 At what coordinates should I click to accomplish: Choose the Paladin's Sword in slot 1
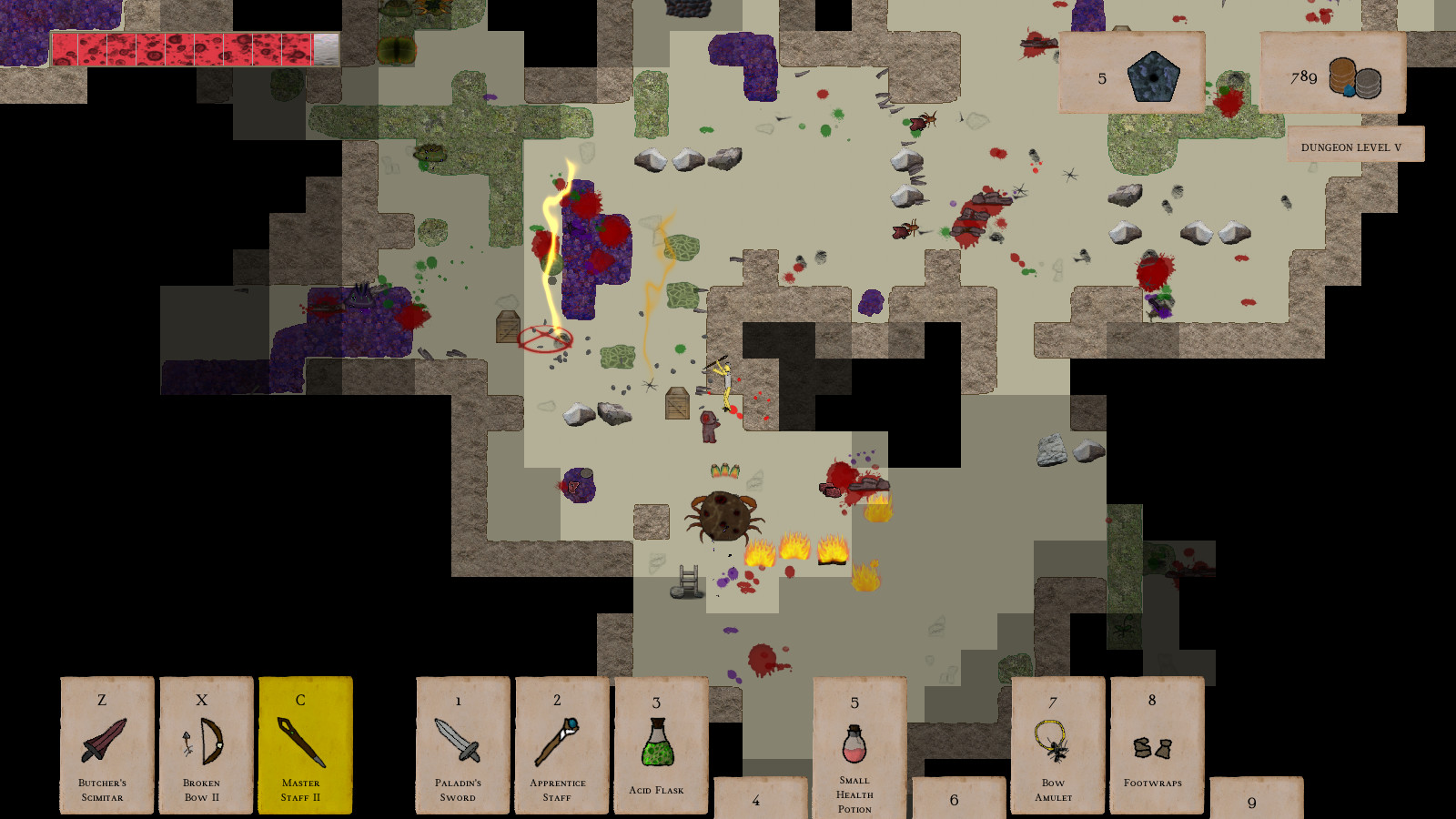point(460,746)
